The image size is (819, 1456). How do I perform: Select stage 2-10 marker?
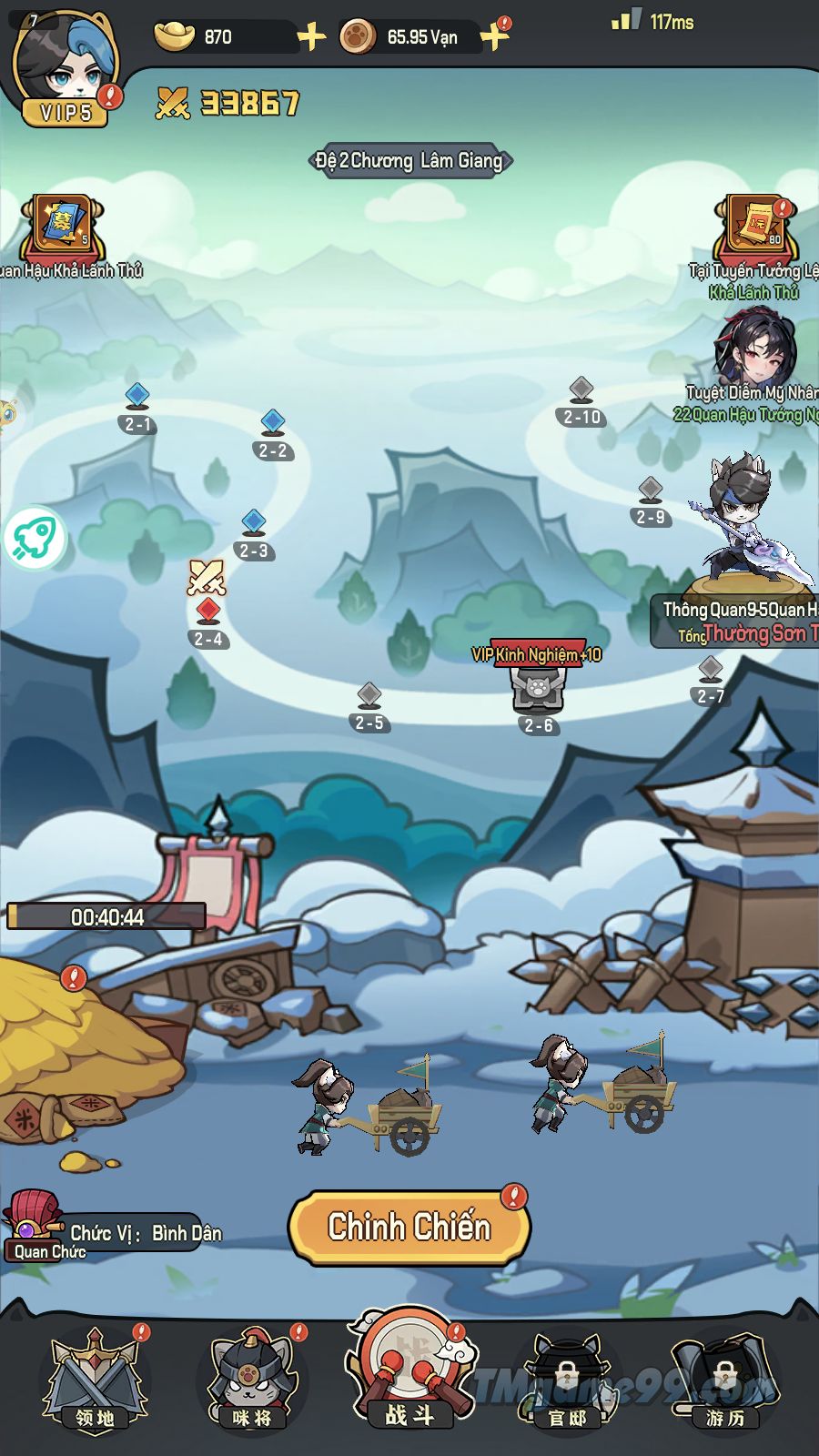tap(582, 402)
